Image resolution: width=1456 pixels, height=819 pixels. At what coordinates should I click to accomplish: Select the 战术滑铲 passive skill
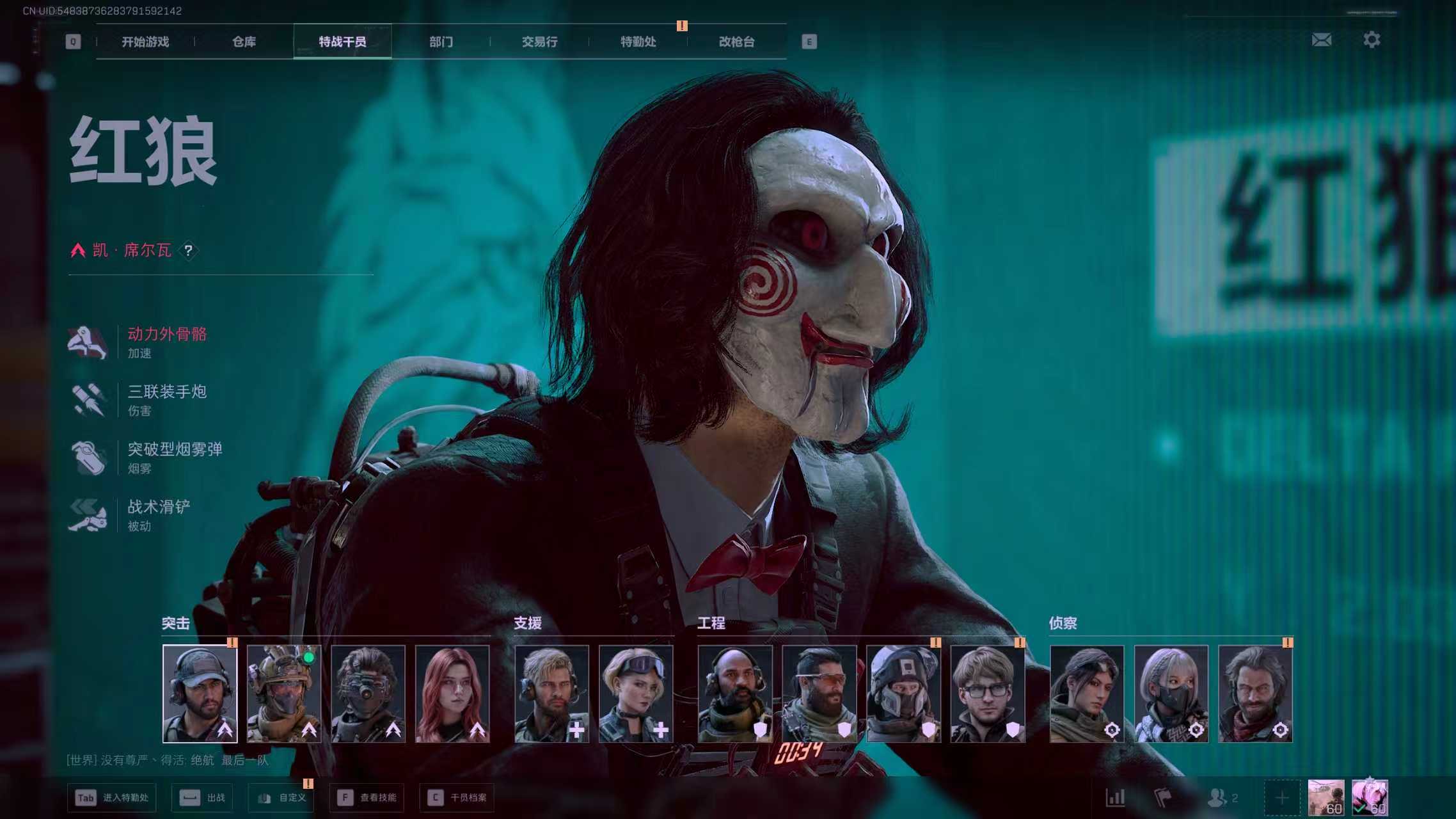click(159, 514)
